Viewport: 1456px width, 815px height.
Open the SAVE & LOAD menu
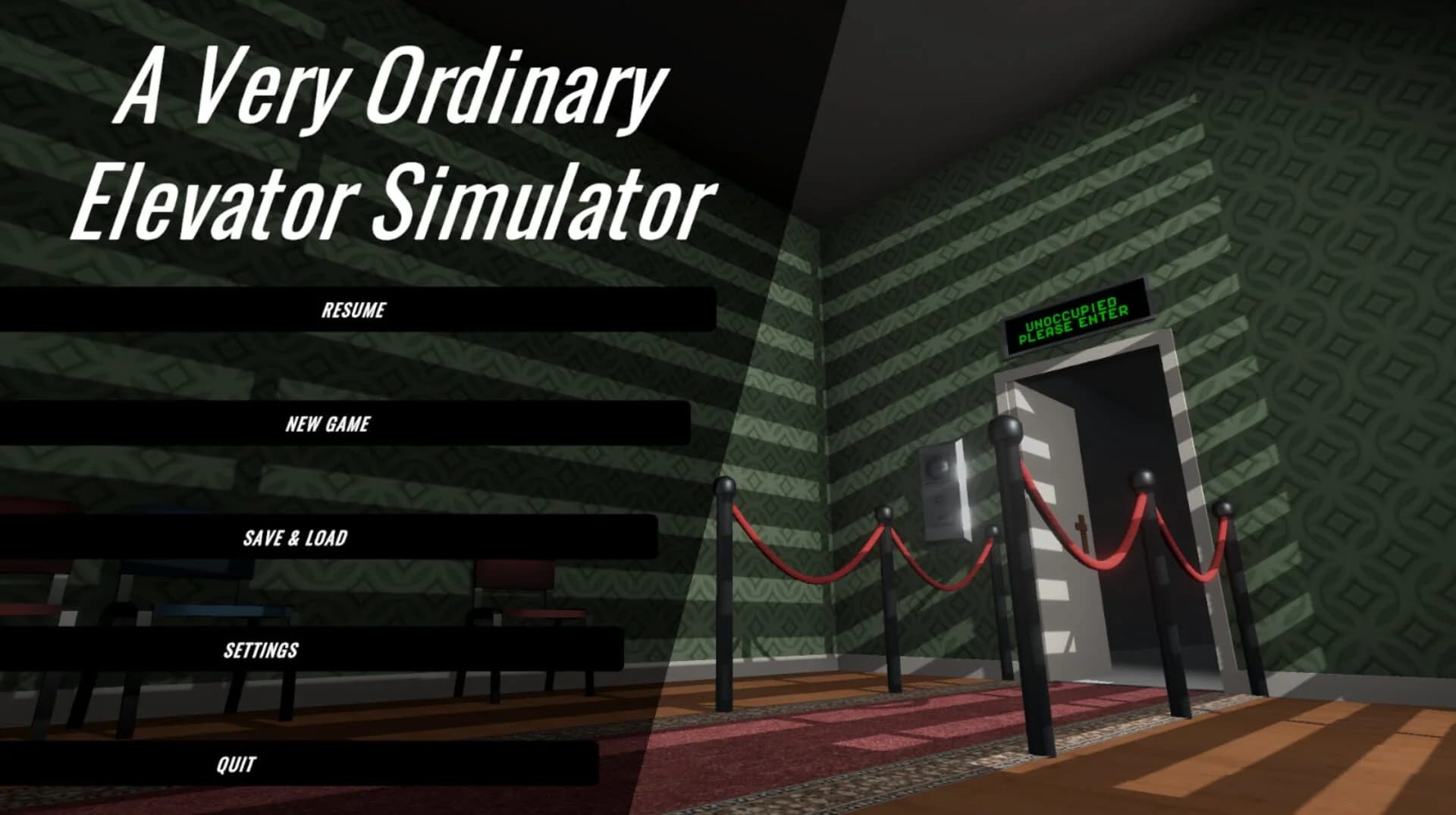coord(296,538)
